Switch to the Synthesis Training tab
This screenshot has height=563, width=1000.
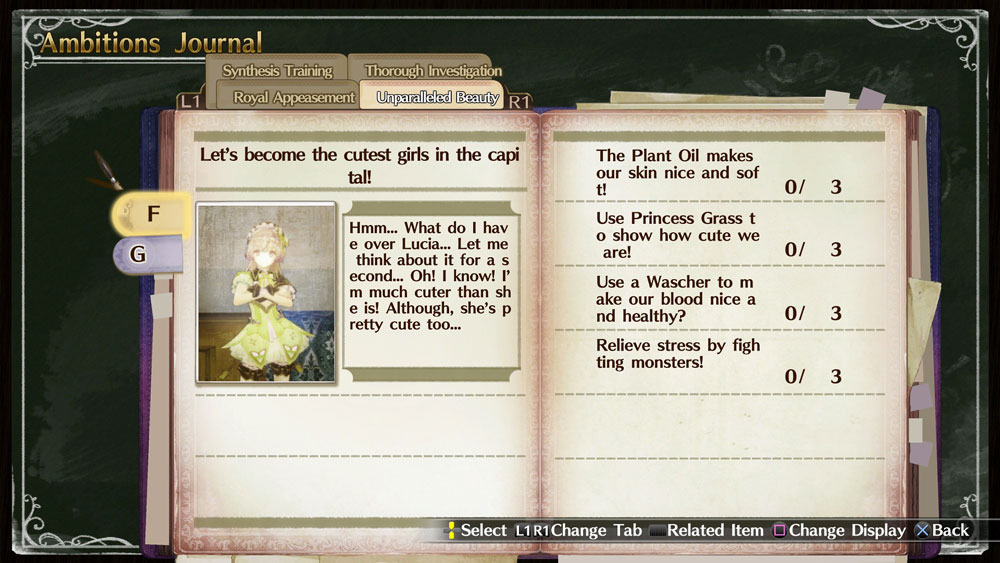point(277,70)
